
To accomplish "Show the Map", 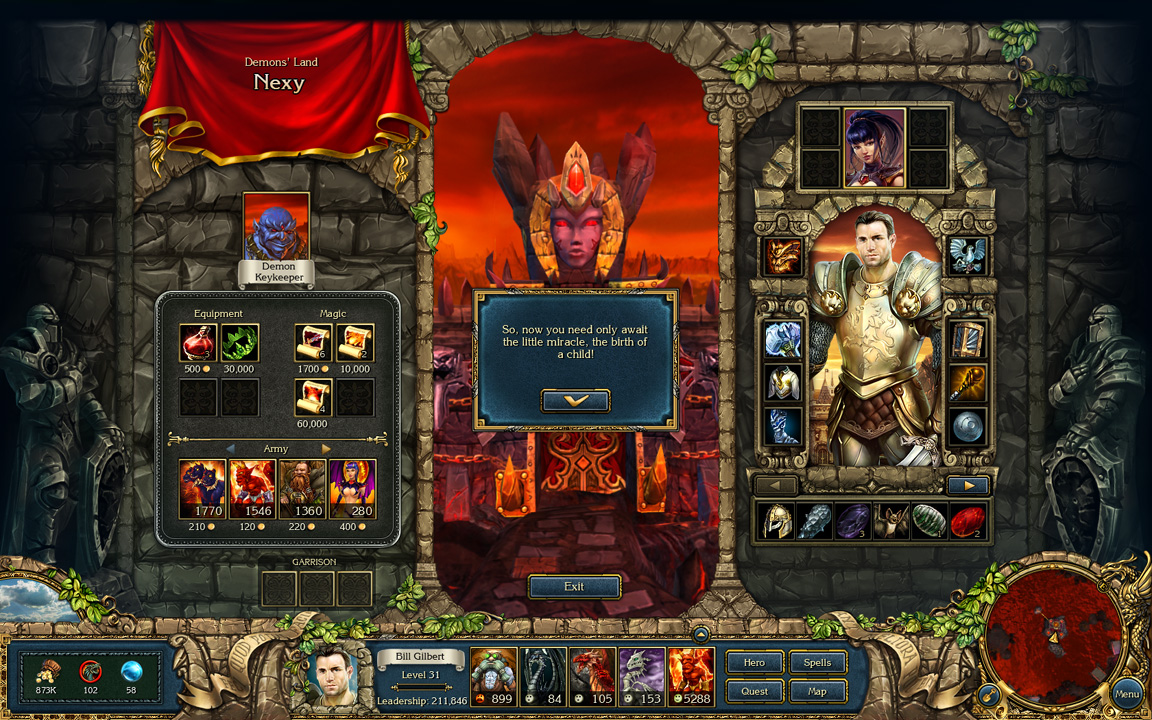I will 817,691.
